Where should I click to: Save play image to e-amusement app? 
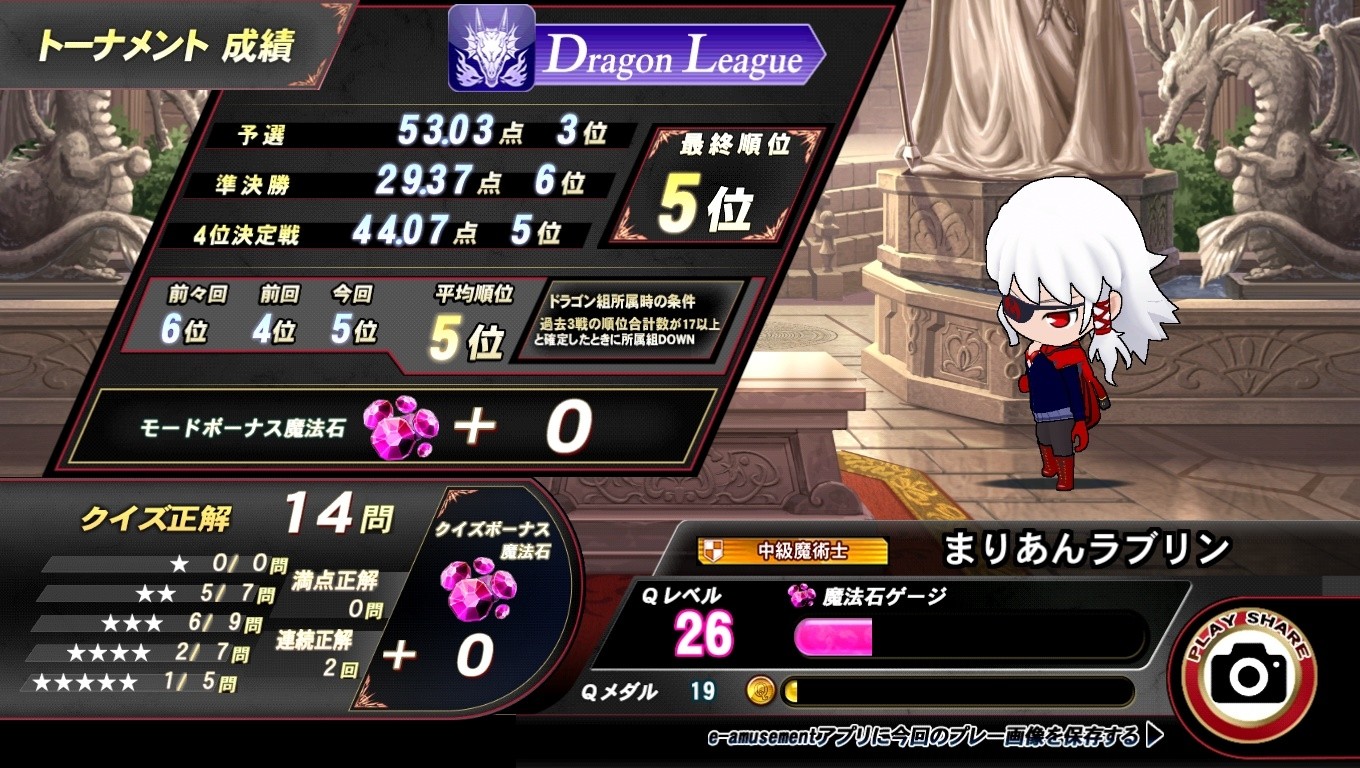(x=934, y=737)
